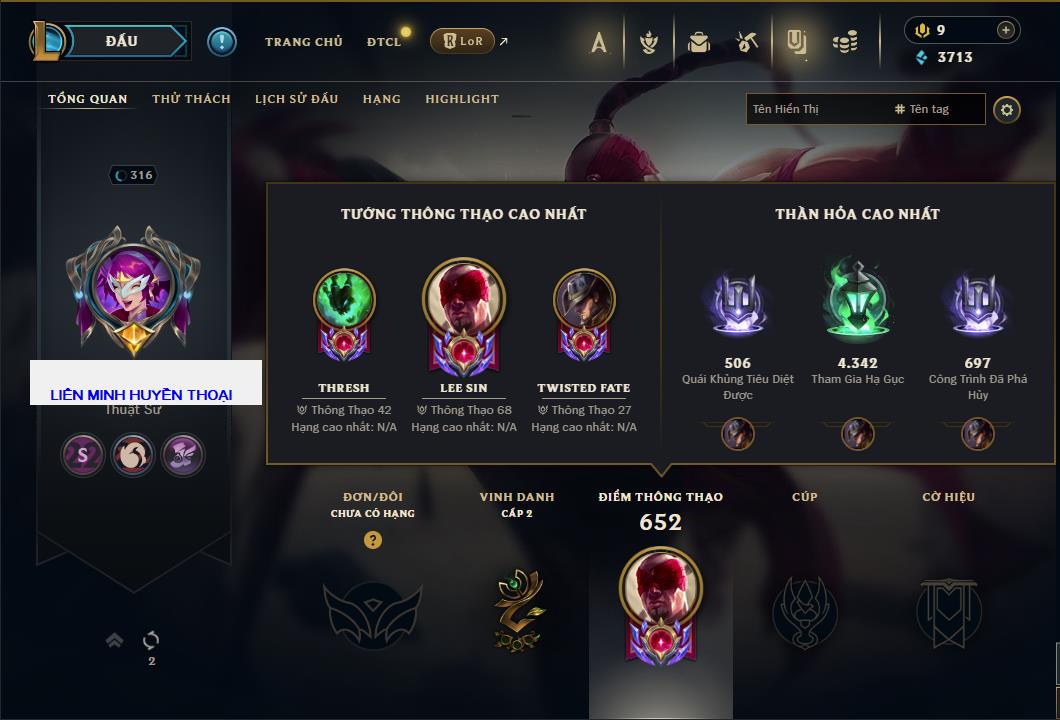Open the exclamation alert icon
Screen dimensions: 1060x720
(x=222, y=41)
